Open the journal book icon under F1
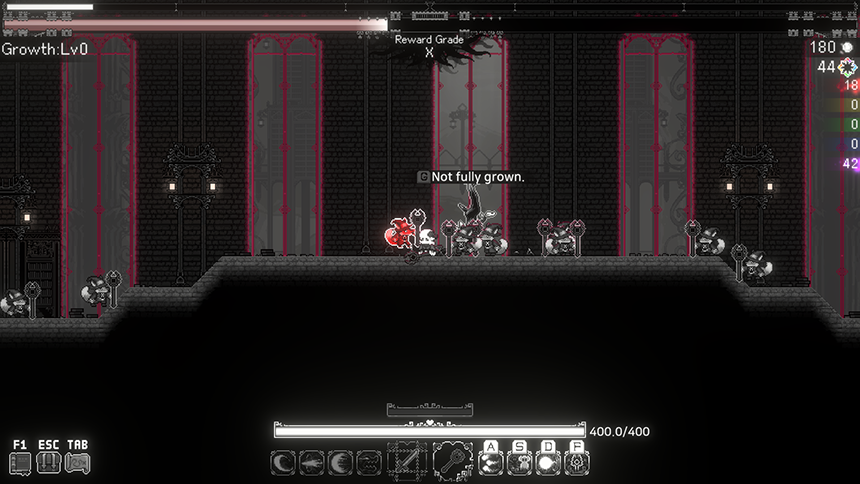 pos(20,463)
